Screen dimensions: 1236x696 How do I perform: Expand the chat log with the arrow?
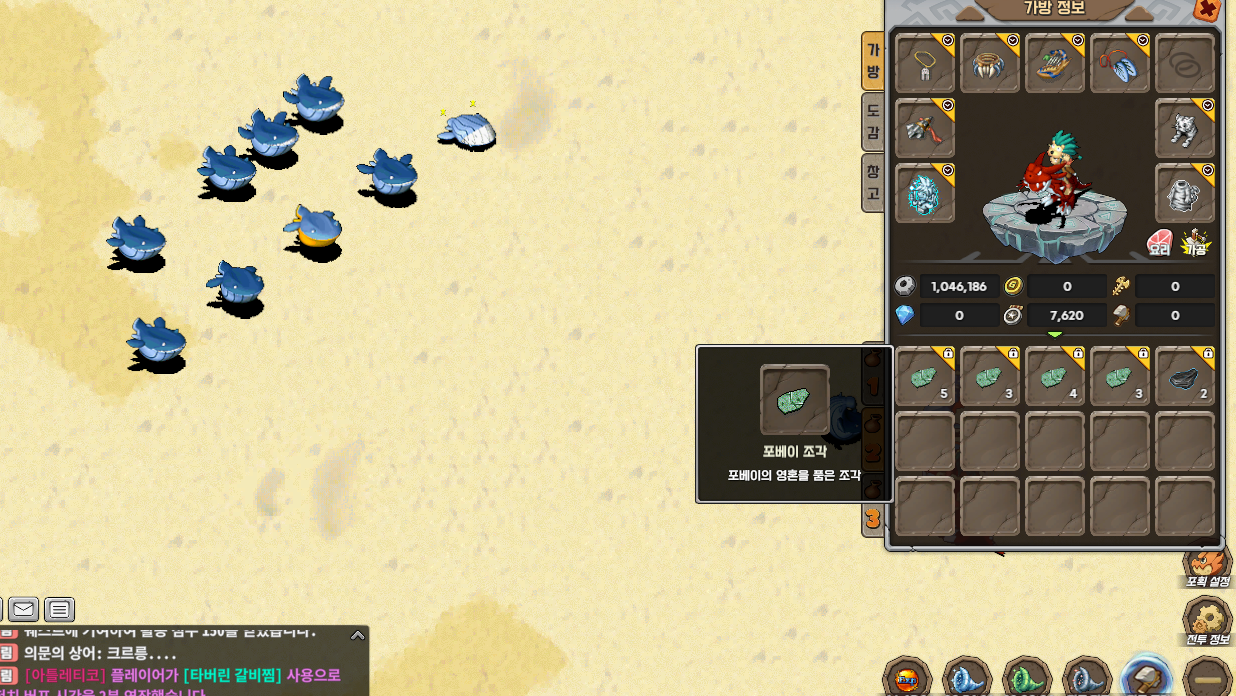357,635
